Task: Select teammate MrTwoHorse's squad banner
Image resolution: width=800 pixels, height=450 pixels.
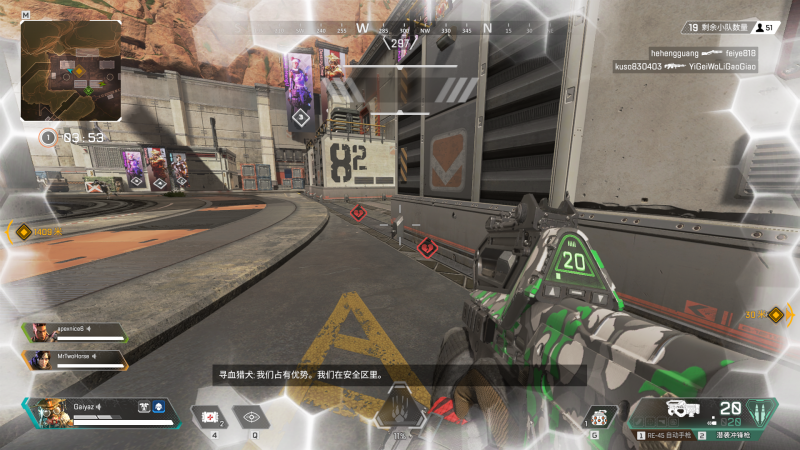Action: 76,359
